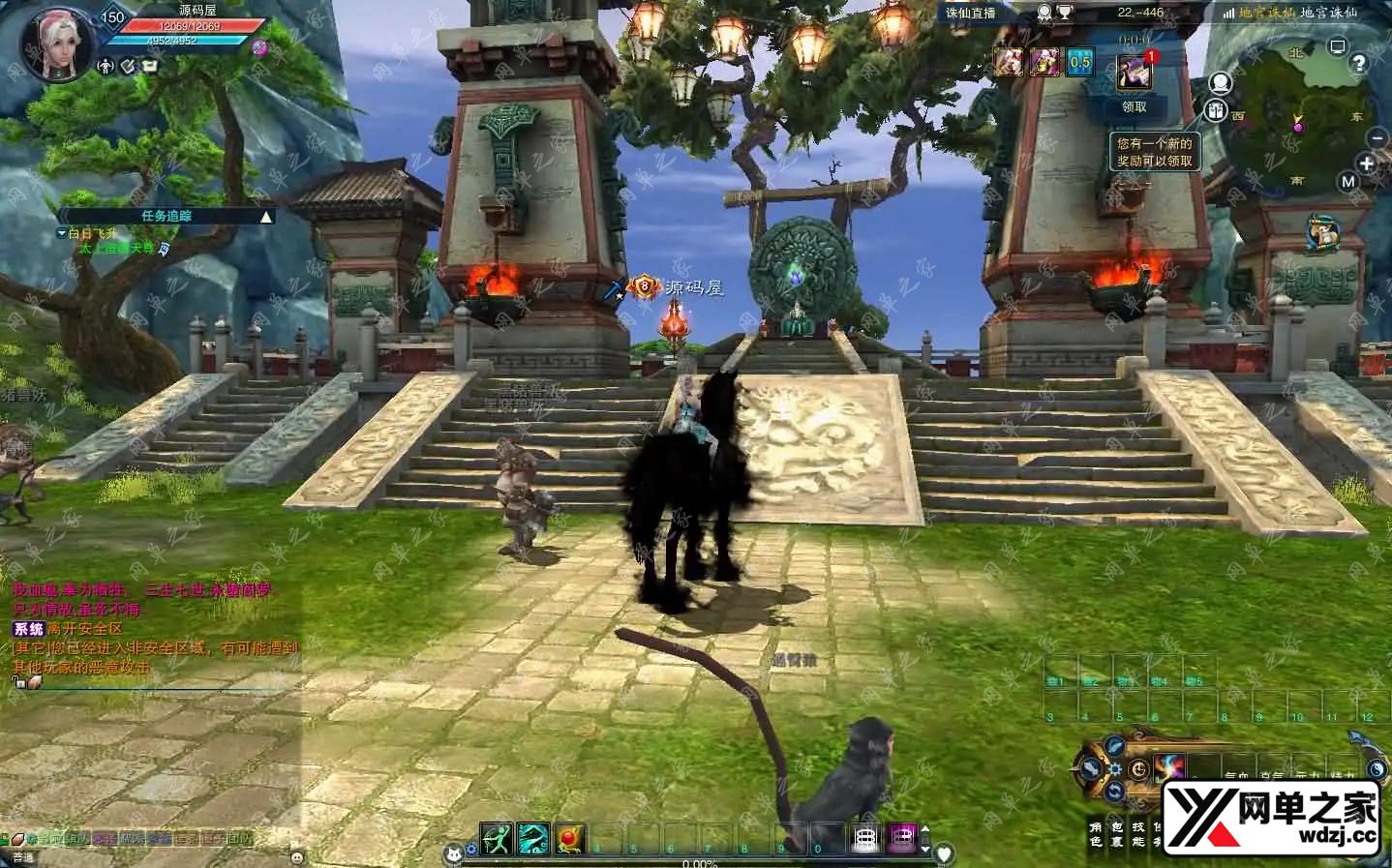Open the world map with M button
1392x868 pixels.
[x=1348, y=182]
